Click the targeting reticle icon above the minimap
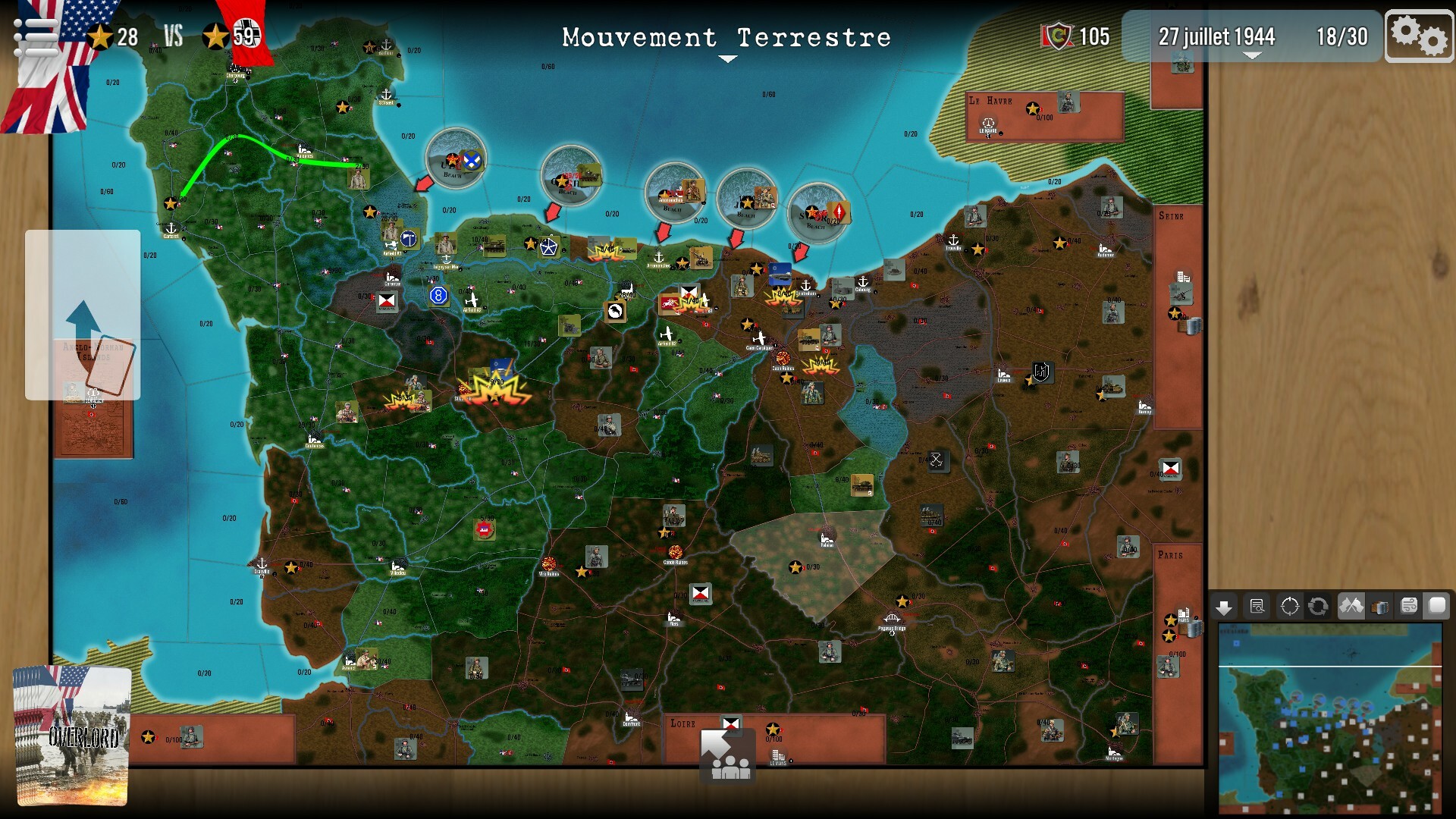The height and width of the screenshot is (819, 1456). [x=1291, y=606]
